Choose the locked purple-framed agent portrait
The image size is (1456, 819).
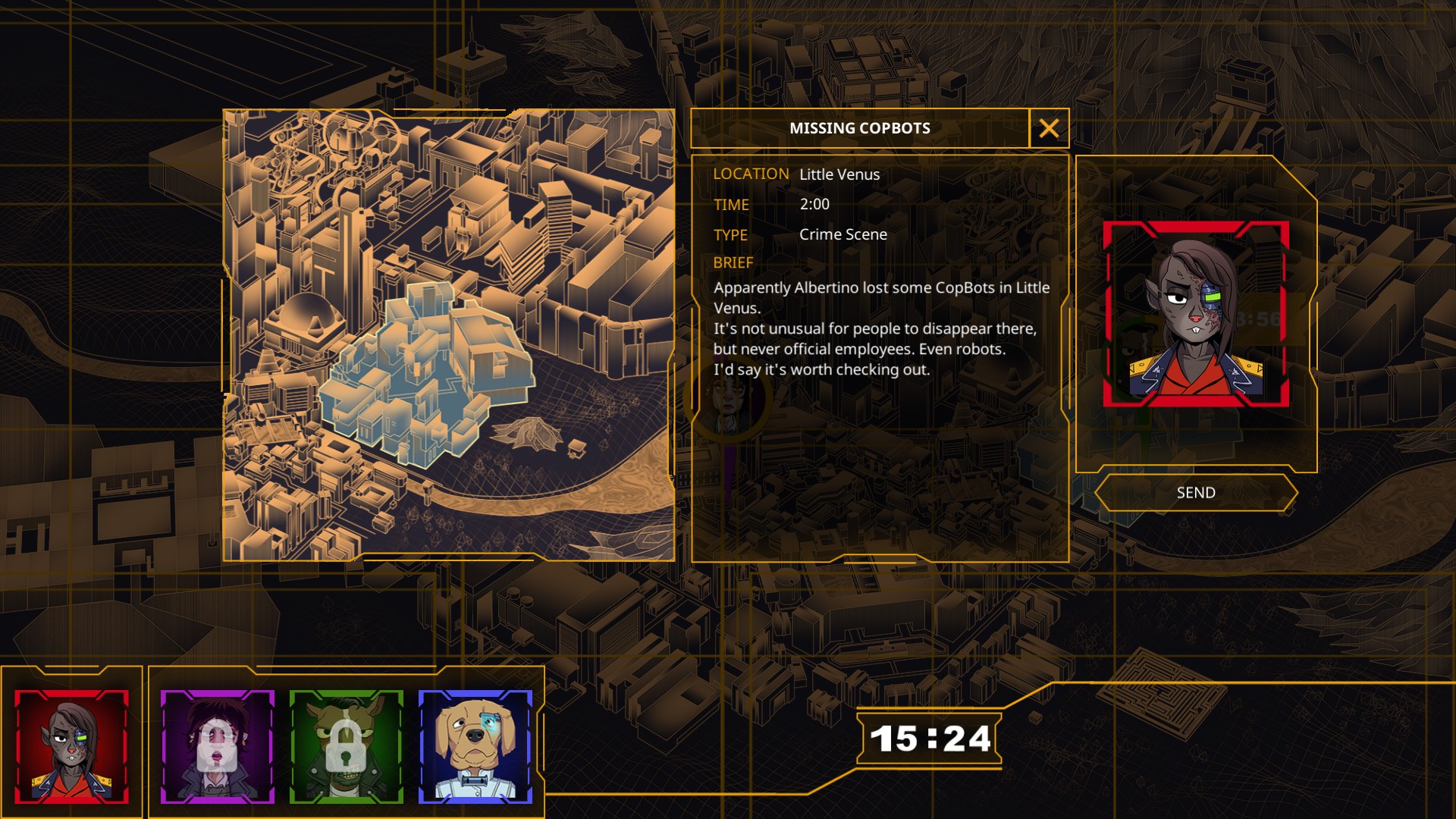pyautogui.click(x=218, y=747)
